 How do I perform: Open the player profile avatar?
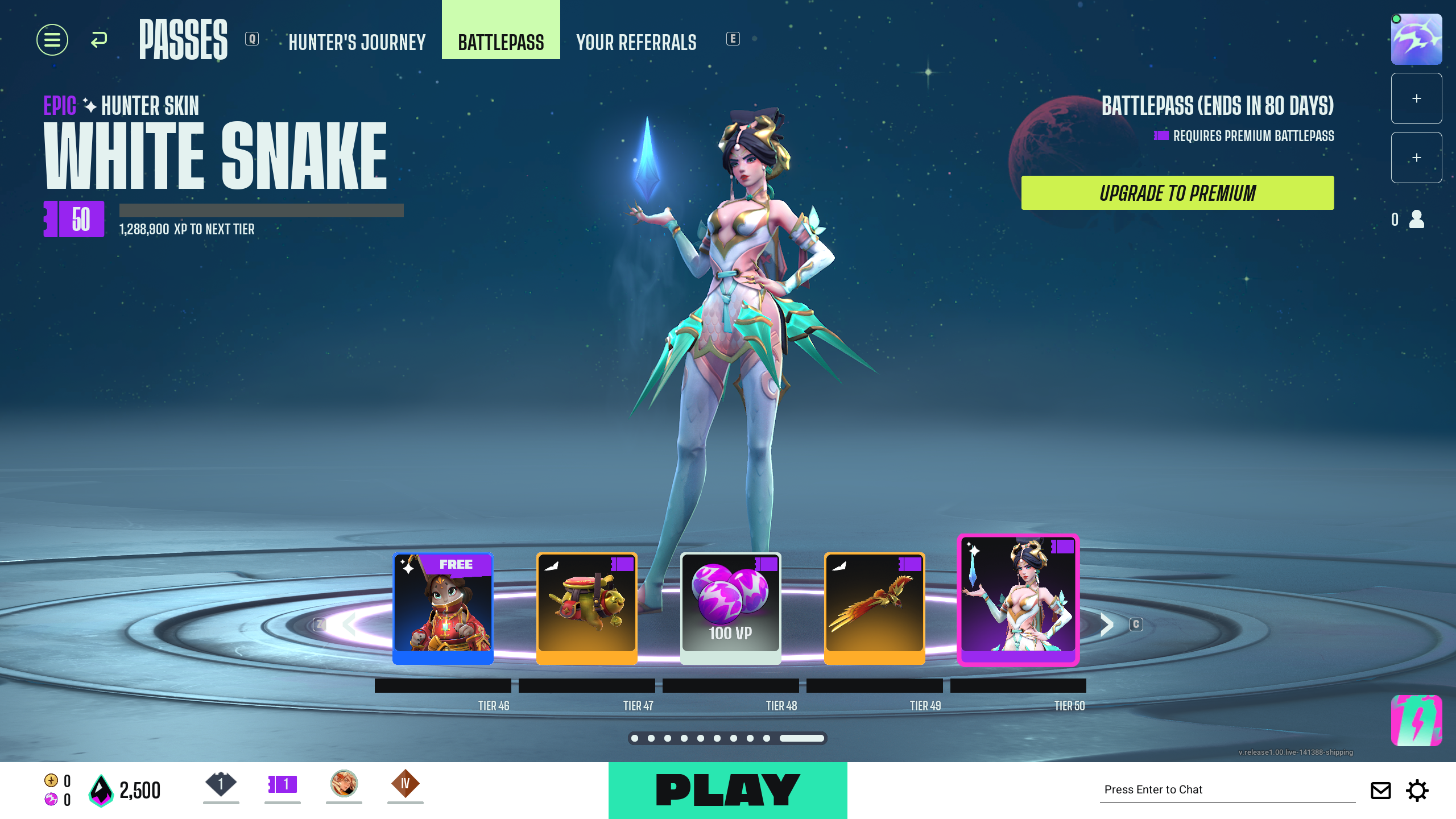1416,39
